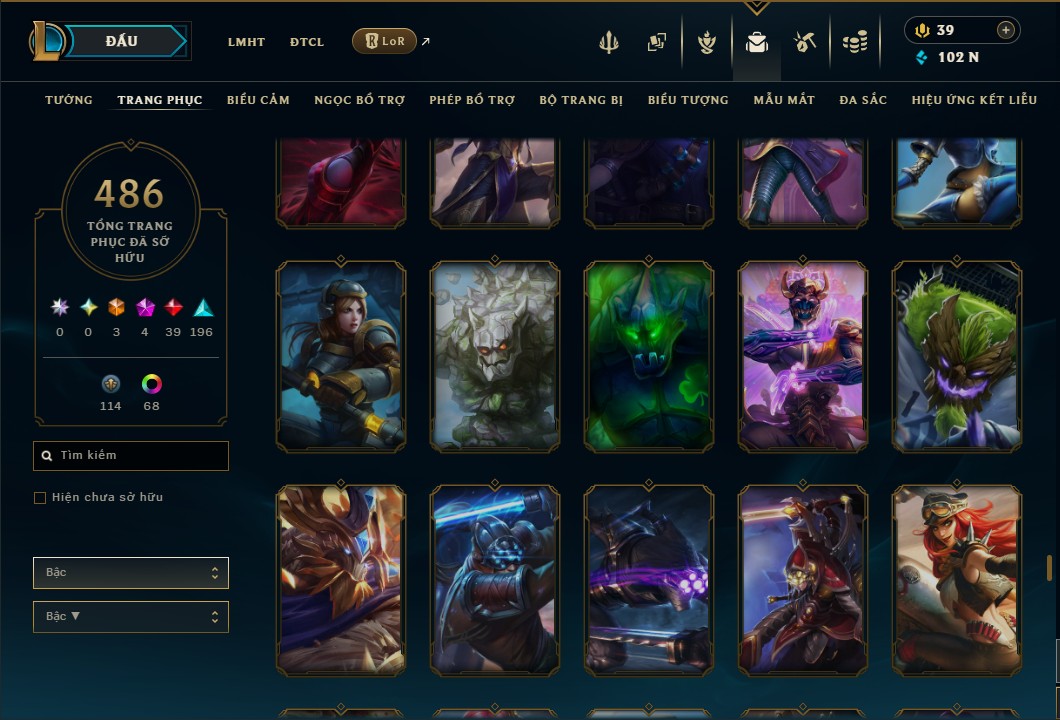Open the BIỂU CẢM tab
This screenshot has width=1060, height=720.
258,100
